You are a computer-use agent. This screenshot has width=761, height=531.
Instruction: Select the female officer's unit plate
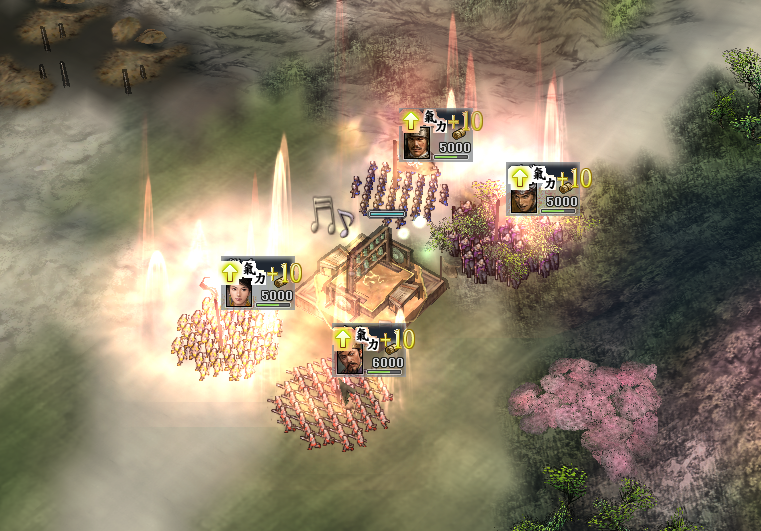pos(257,284)
